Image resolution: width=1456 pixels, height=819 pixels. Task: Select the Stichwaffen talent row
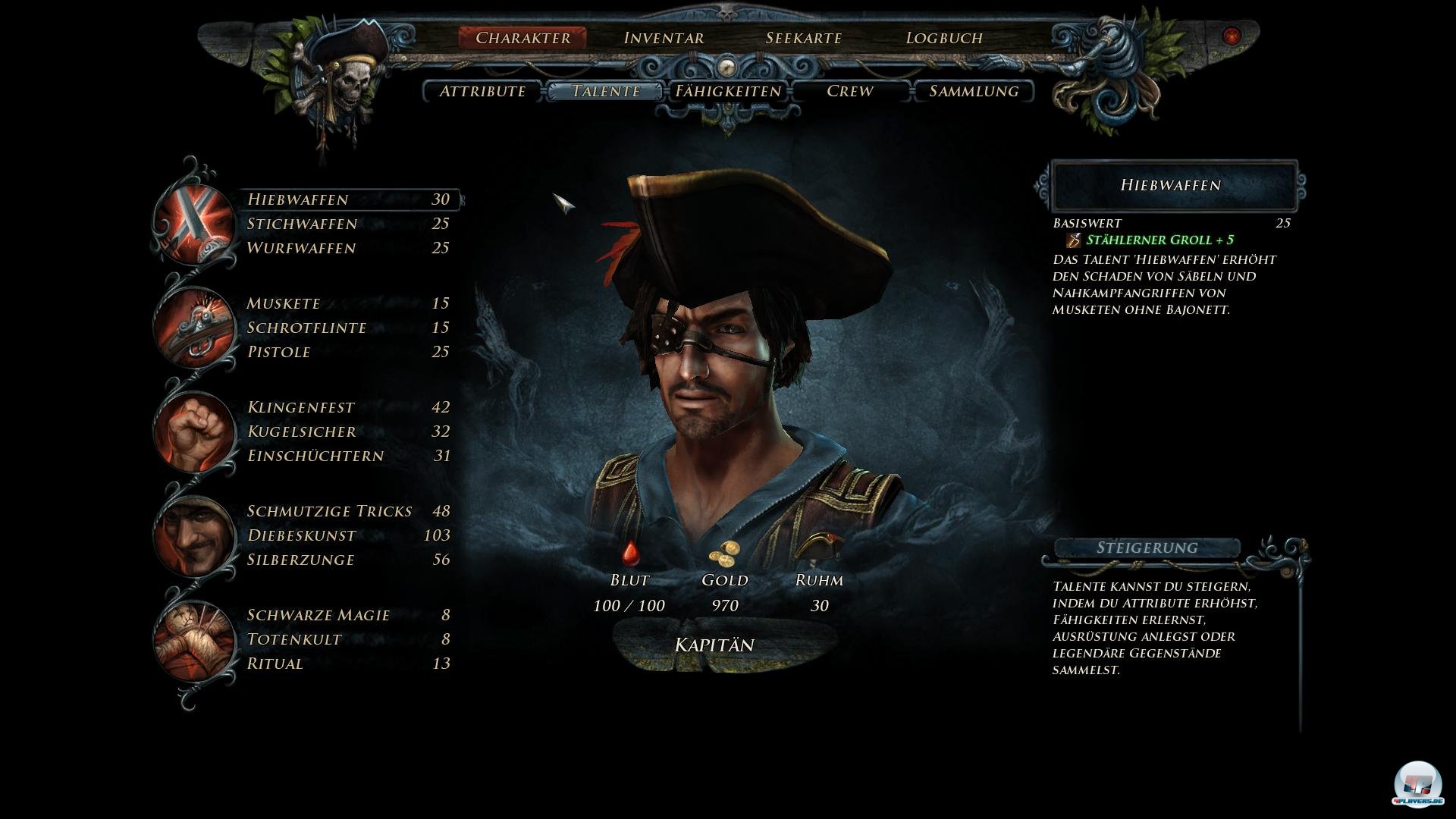pyautogui.click(x=348, y=224)
